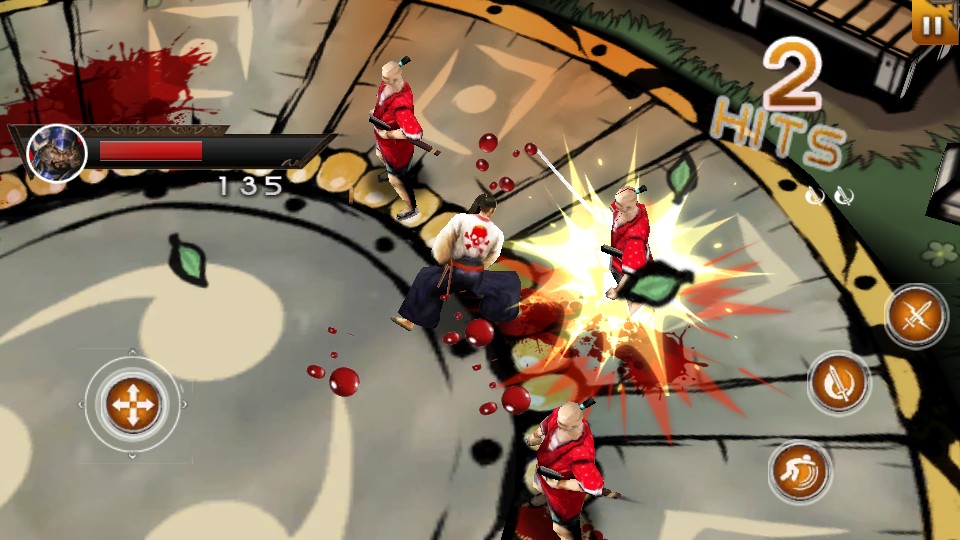960x540 pixels.
Task: Tap the crossed swords attack button
Action: point(916,317)
